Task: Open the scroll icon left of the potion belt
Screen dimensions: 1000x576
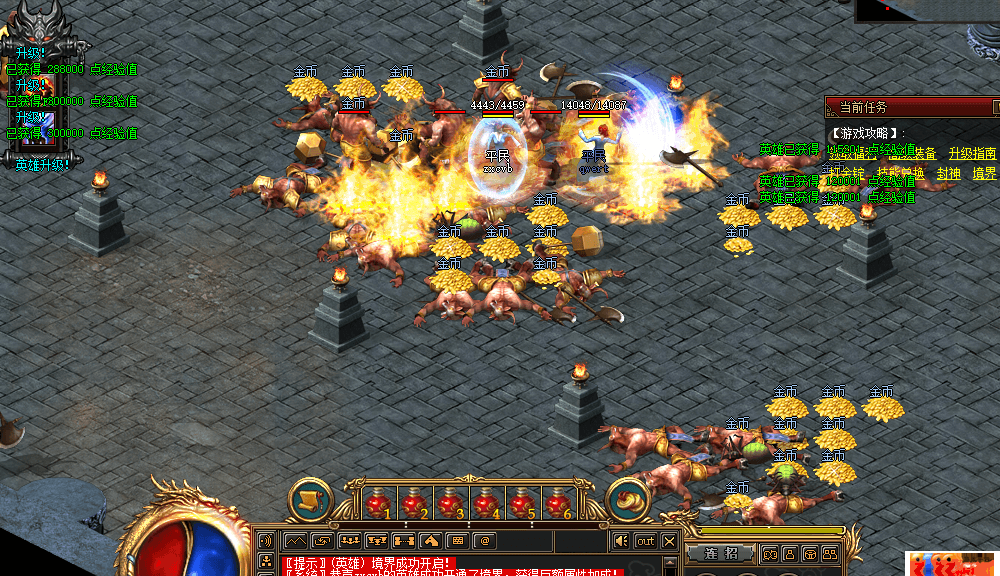Action: 310,500
